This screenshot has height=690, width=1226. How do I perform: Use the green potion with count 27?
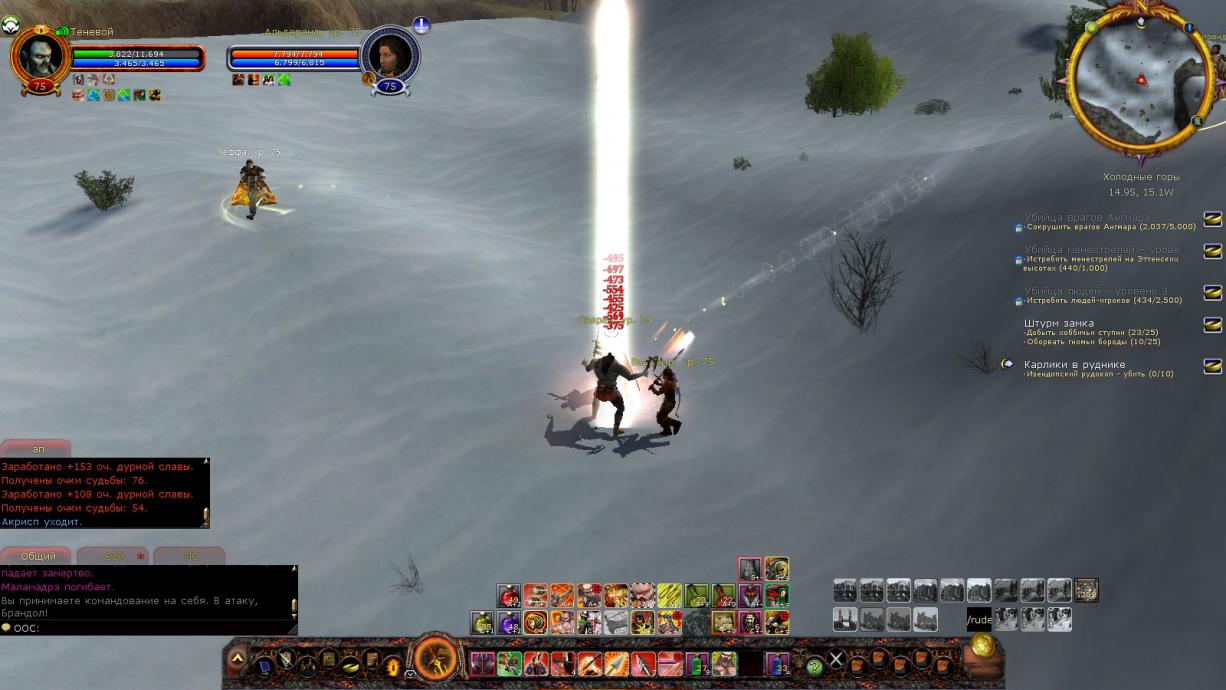tap(696, 663)
